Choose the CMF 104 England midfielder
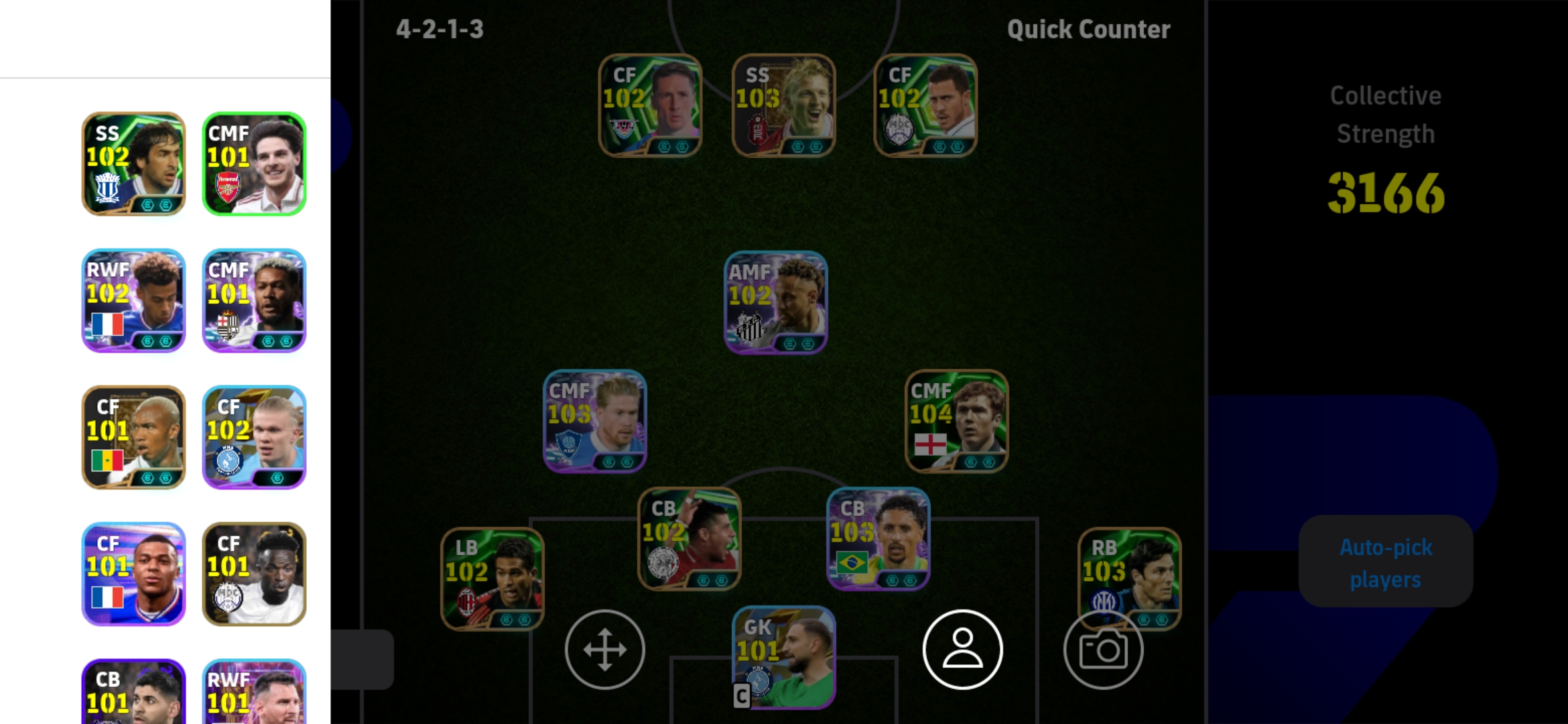 point(956,422)
